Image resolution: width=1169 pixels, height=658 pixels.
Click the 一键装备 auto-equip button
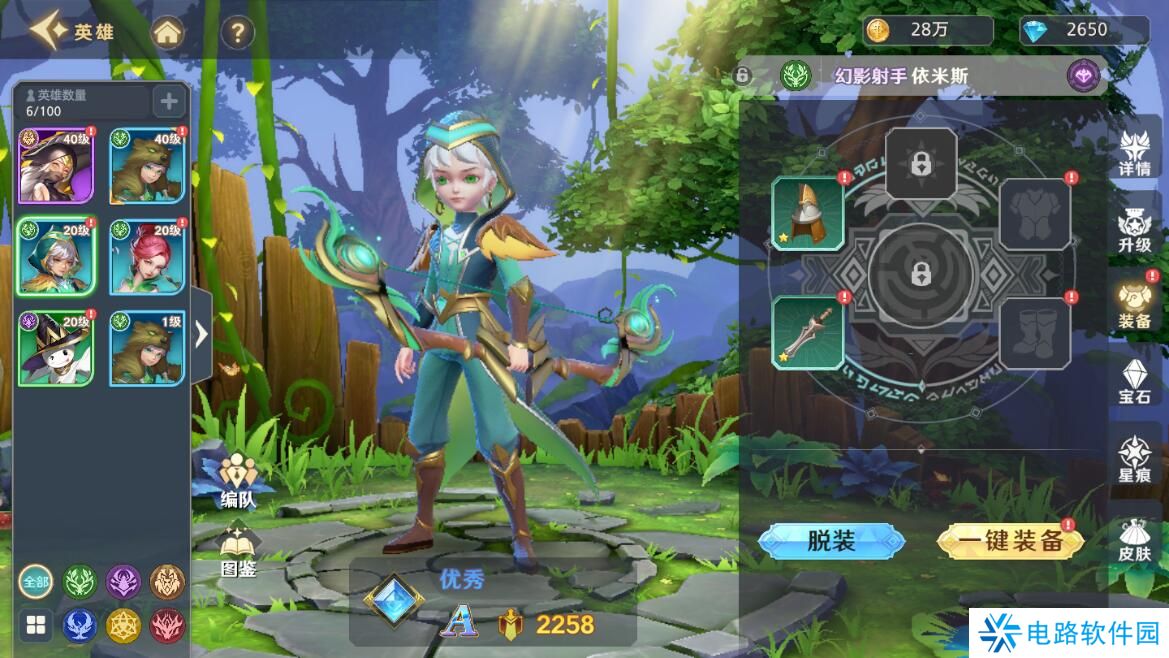click(x=1010, y=541)
